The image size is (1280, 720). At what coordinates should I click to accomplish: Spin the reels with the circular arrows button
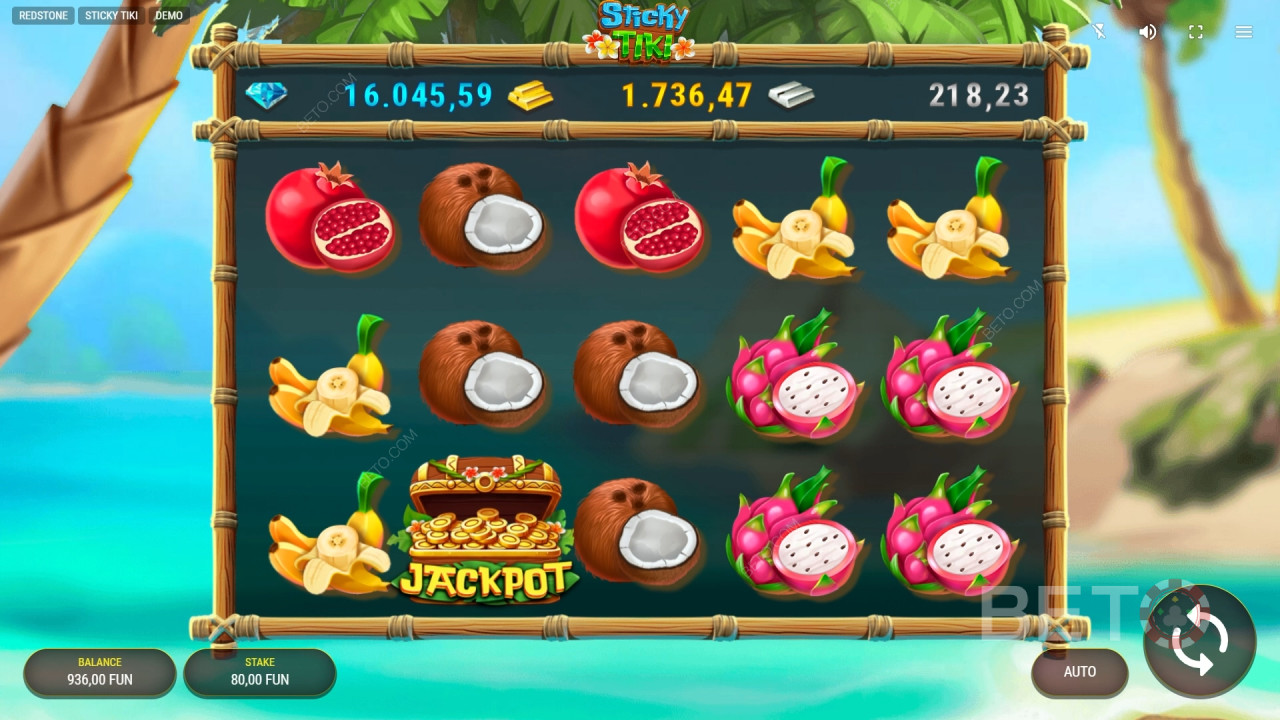click(x=1199, y=640)
